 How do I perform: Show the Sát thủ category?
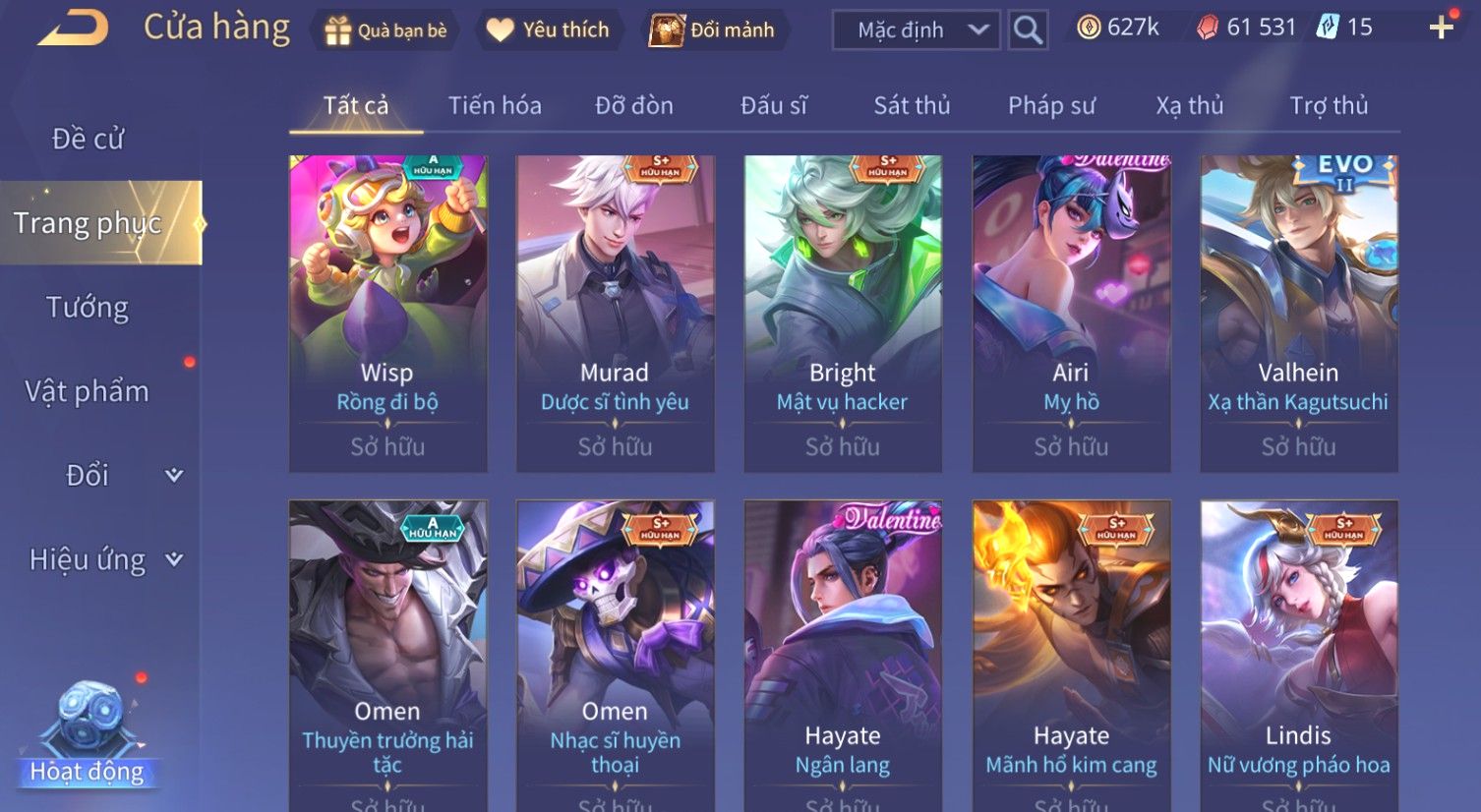pos(912,105)
